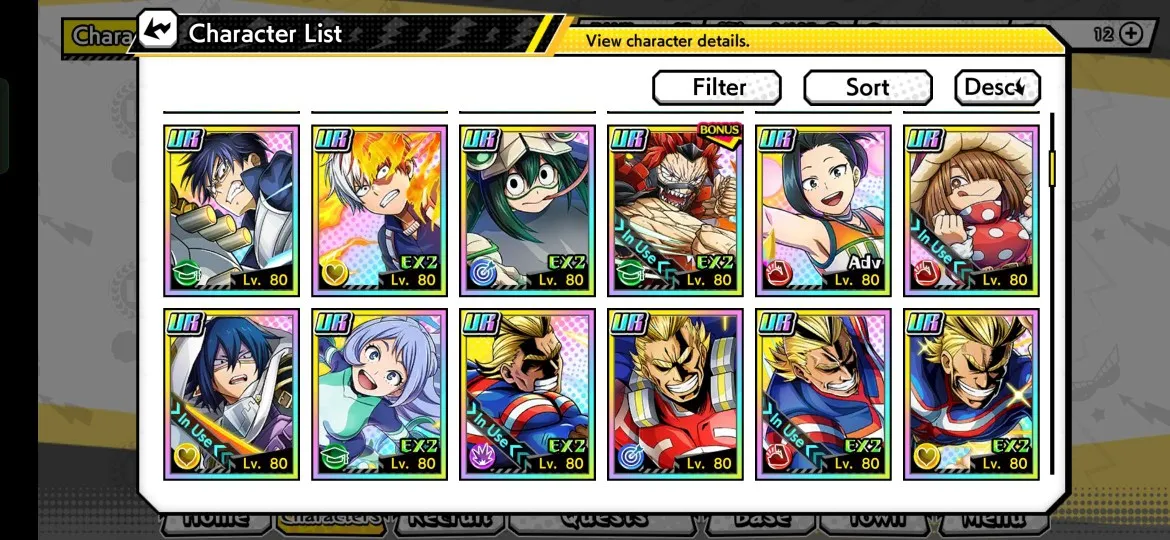
Task: Select the Nejire Hado blue-haired card
Action: click(379, 394)
